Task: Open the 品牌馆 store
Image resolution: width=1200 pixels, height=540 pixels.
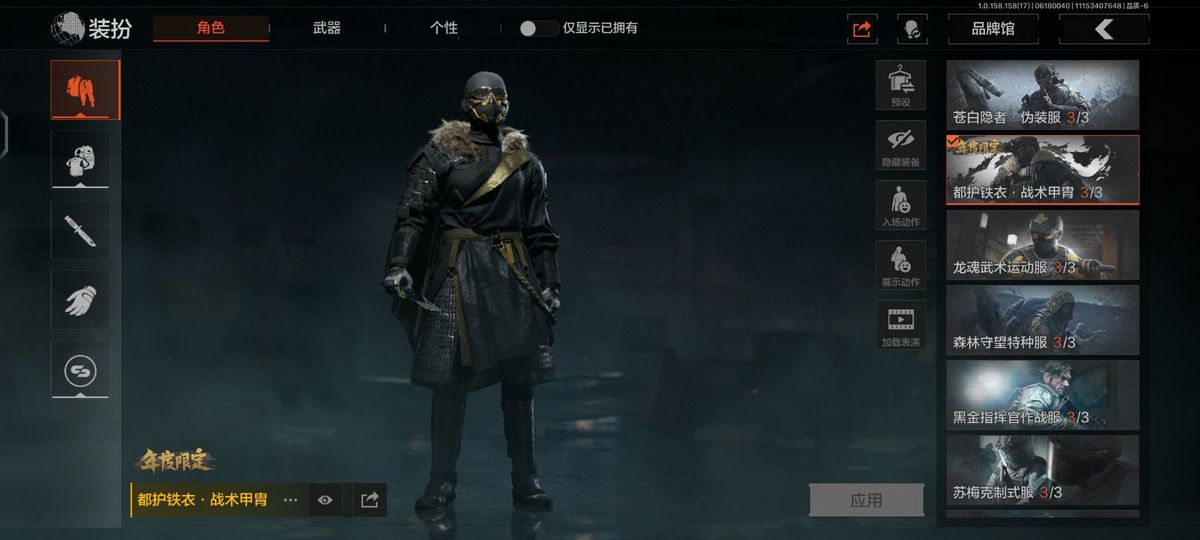Action: coord(993,29)
